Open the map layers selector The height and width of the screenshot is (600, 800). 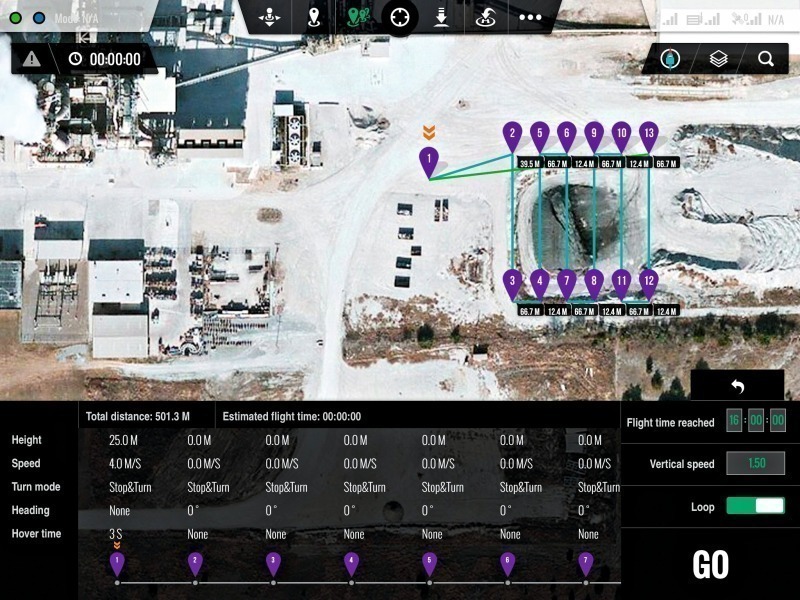pyautogui.click(x=718, y=59)
